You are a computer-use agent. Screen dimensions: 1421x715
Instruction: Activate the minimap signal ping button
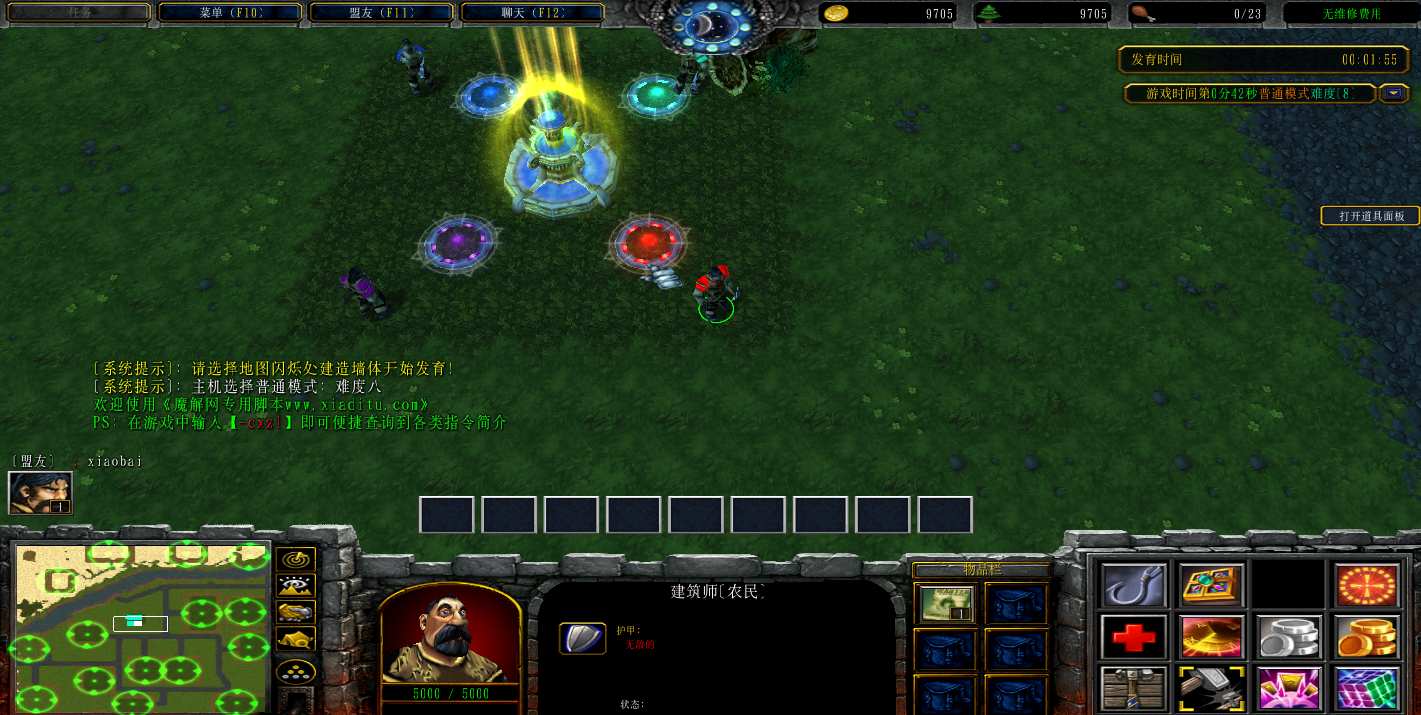pos(296,560)
